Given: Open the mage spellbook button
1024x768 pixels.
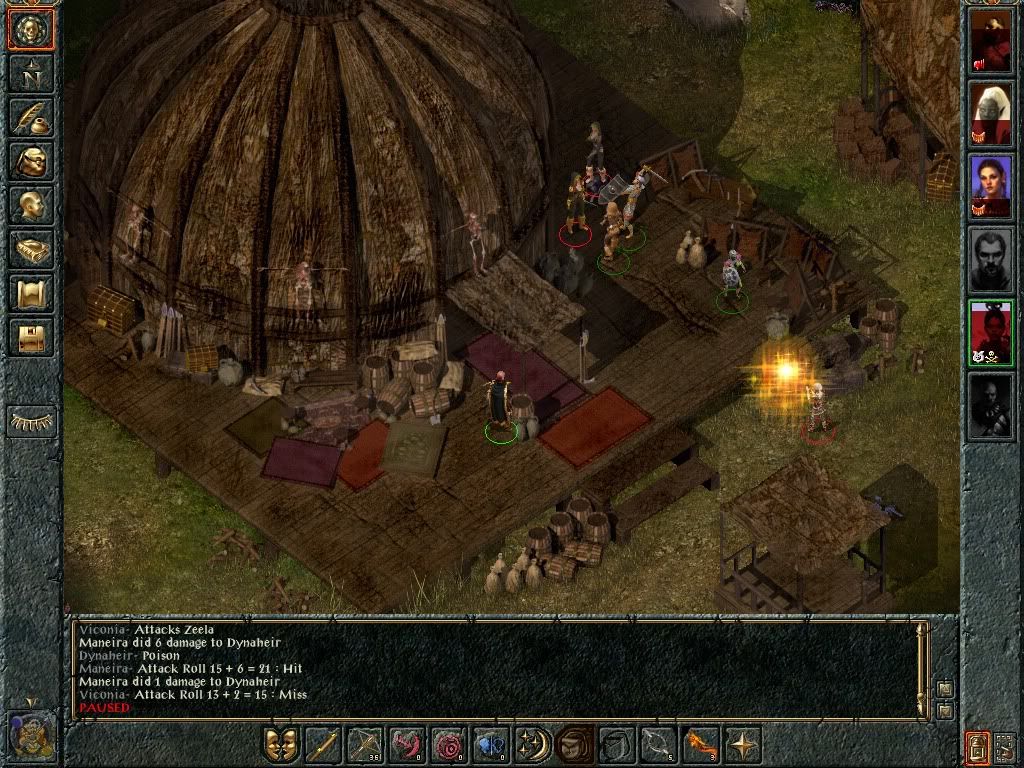Looking at the screenshot, I should (x=31, y=250).
